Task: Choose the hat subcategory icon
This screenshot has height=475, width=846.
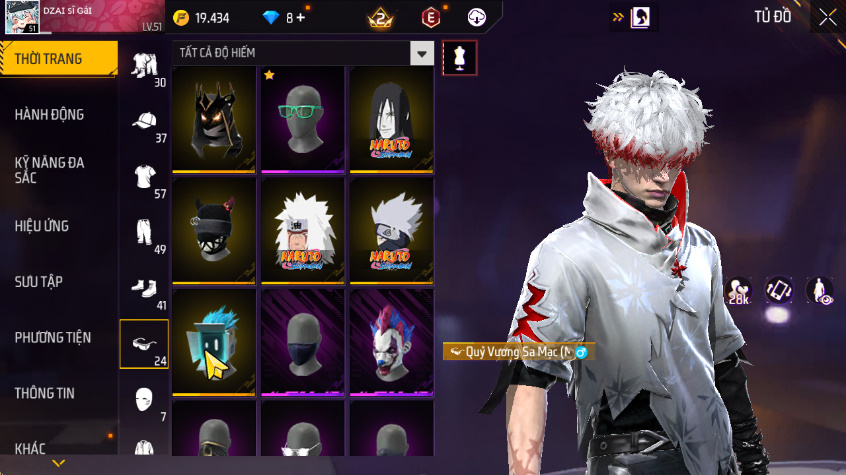Action: (x=145, y=122)
